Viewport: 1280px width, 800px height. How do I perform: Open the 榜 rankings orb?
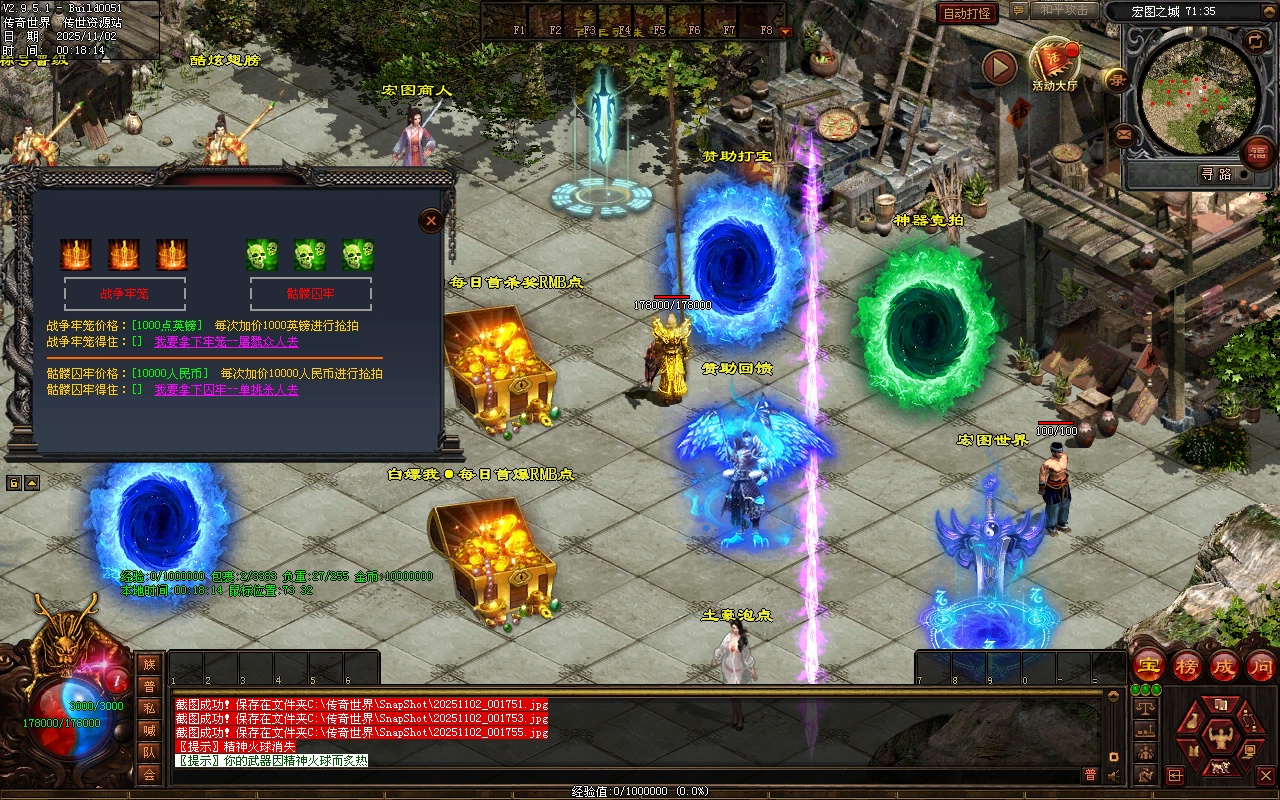coord(1187,666)
